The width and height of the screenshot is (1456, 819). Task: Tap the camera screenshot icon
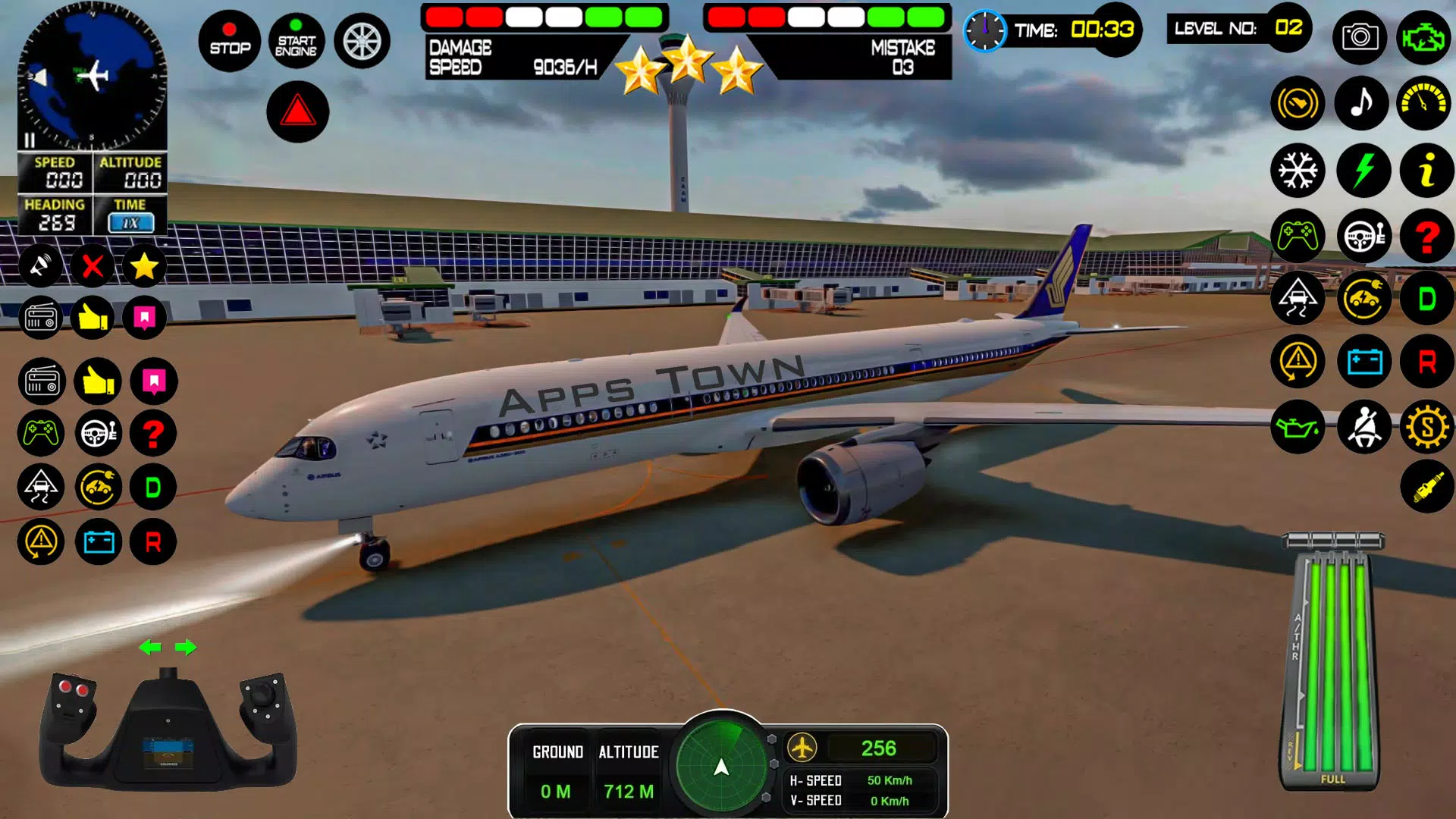tap(1362, 37)
